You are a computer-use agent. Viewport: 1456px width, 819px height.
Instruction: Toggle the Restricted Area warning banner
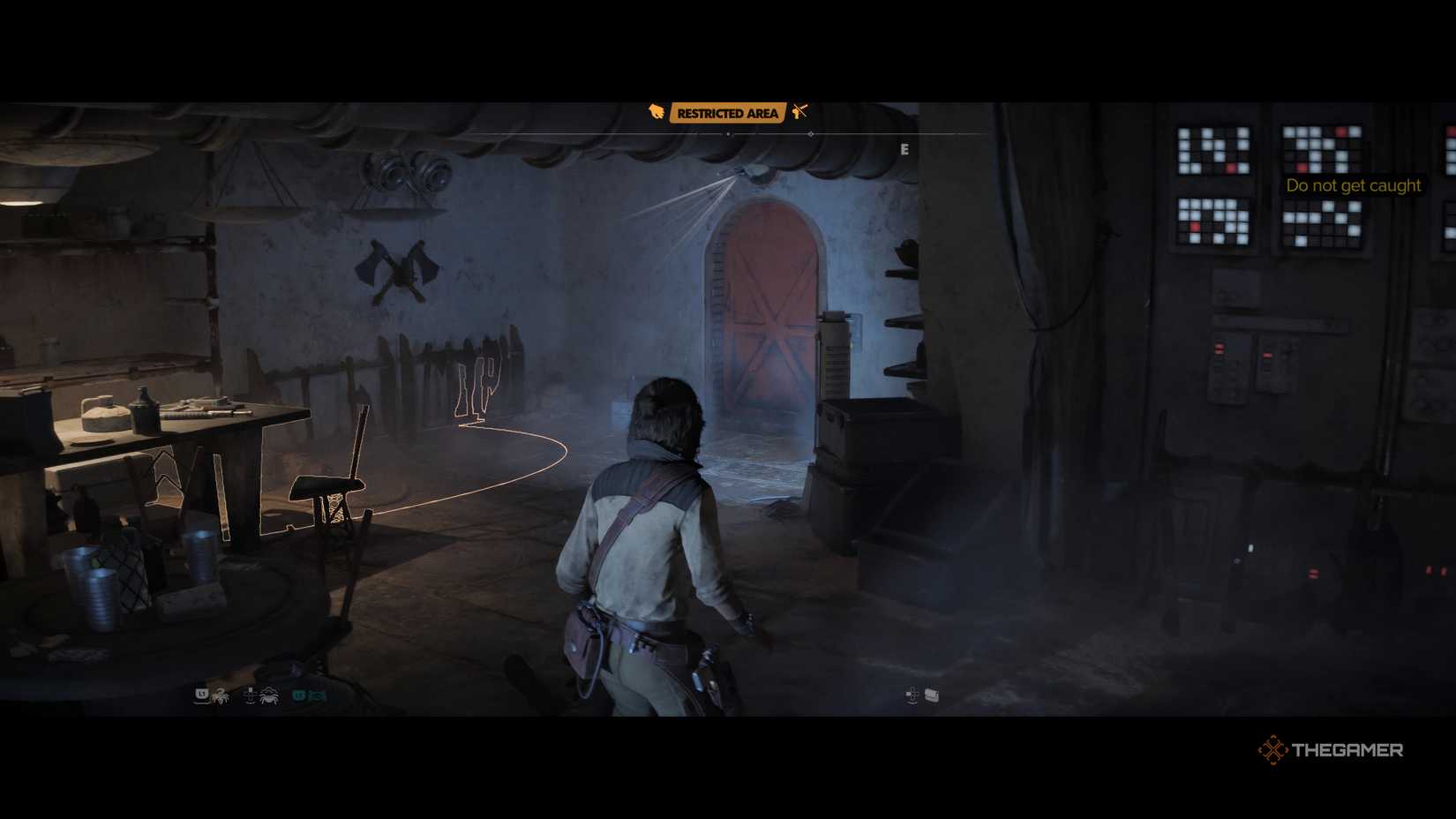[x=728, y=113]
